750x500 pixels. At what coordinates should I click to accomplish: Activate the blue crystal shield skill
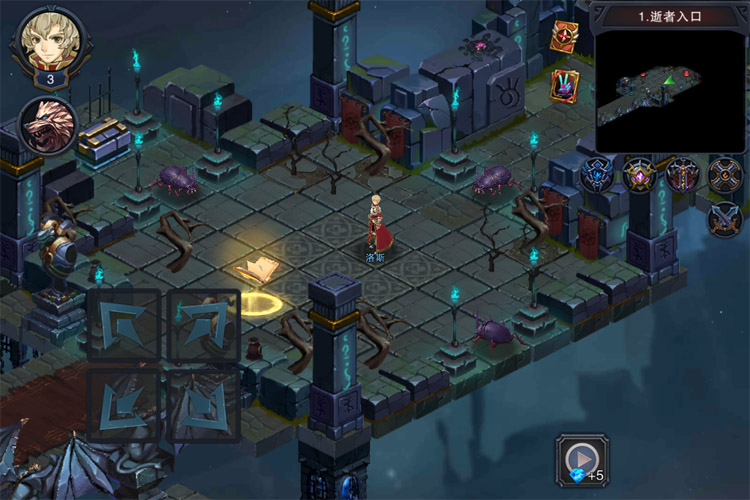(597, 175)
